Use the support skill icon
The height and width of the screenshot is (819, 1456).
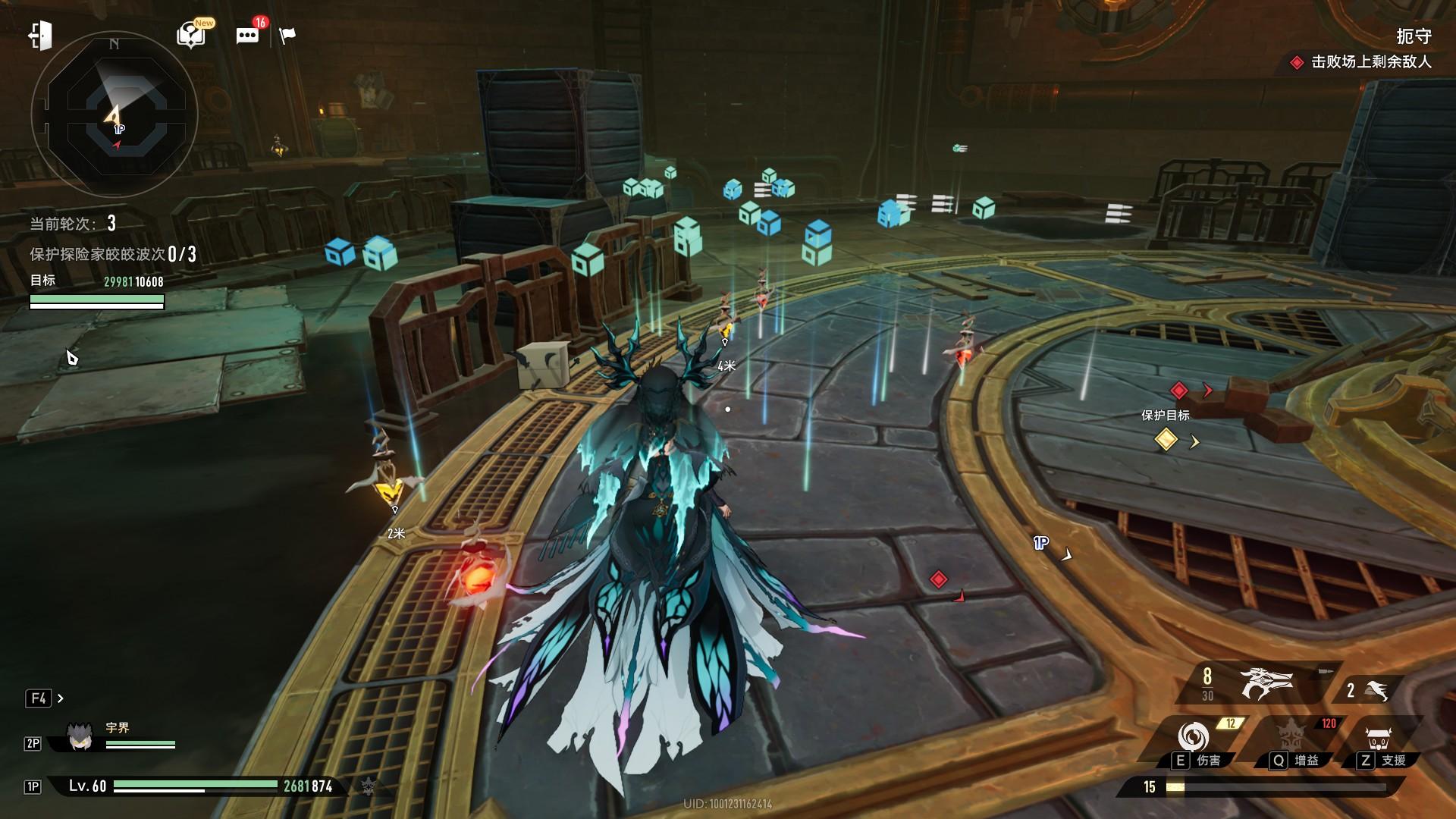[x=1378, y=738]
